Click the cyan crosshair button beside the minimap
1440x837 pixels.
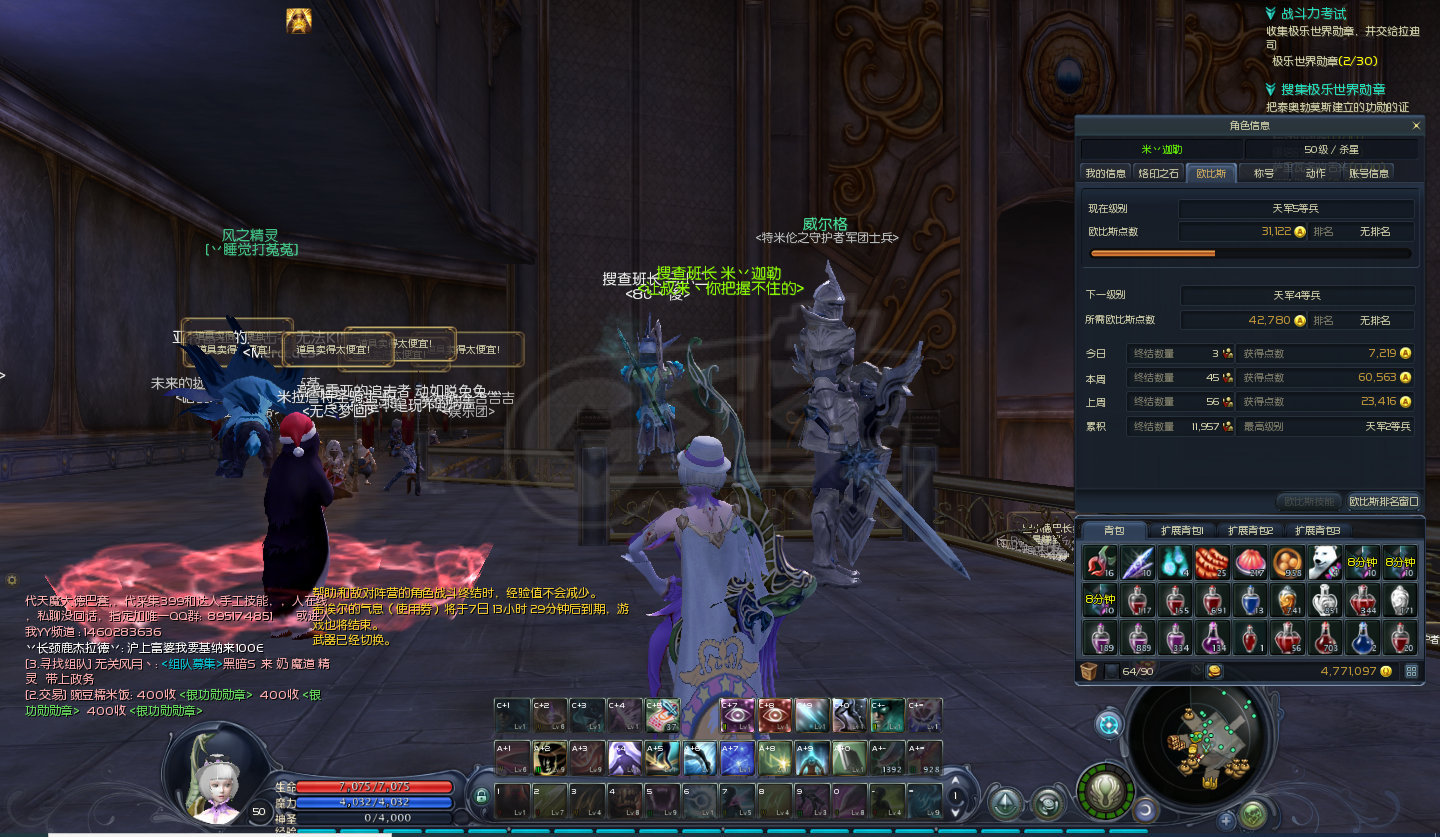pyautogui.click(x=1109, y=724)
